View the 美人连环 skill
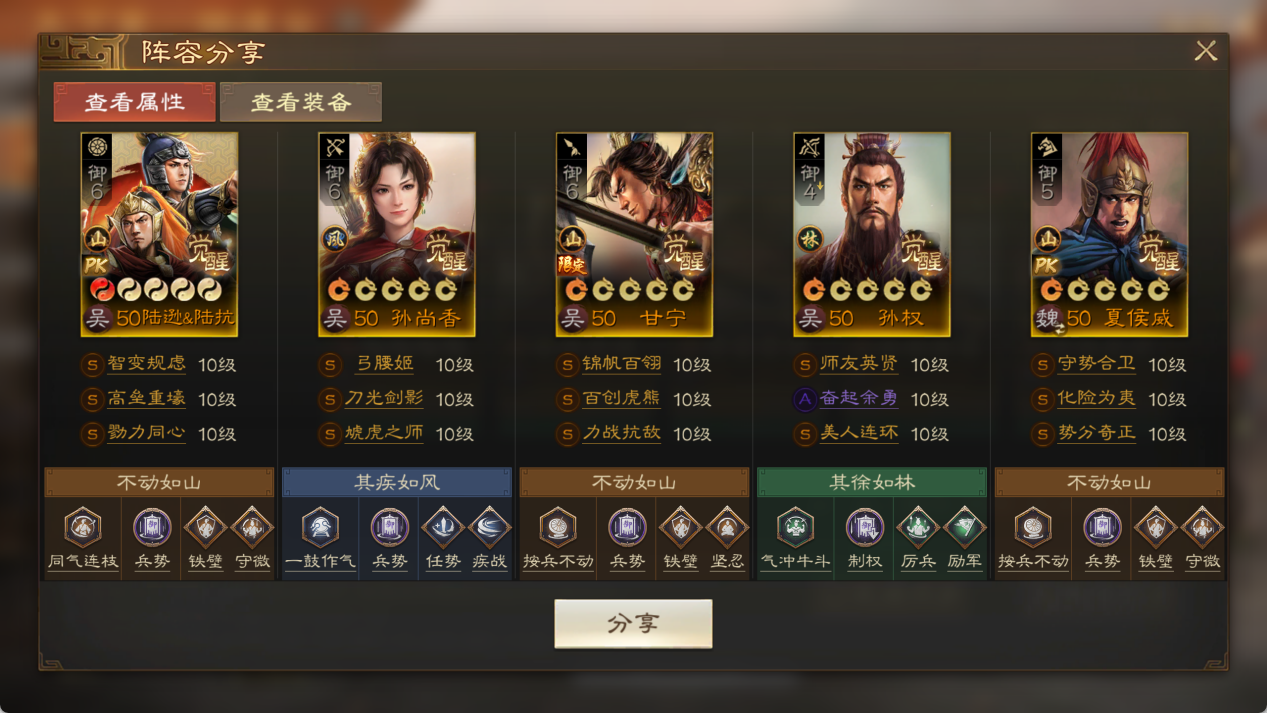 (x=858, y=434)
